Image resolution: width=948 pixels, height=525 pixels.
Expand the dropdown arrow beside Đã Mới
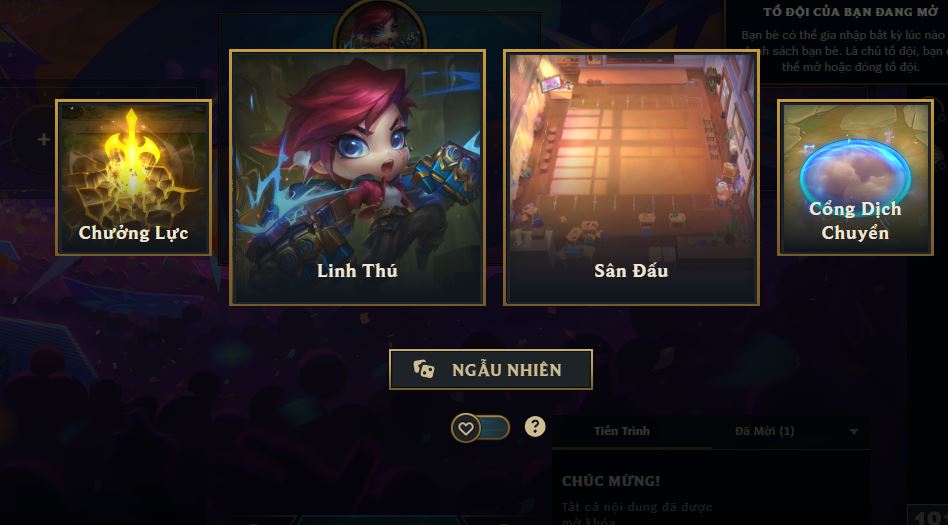coord(853,432)
